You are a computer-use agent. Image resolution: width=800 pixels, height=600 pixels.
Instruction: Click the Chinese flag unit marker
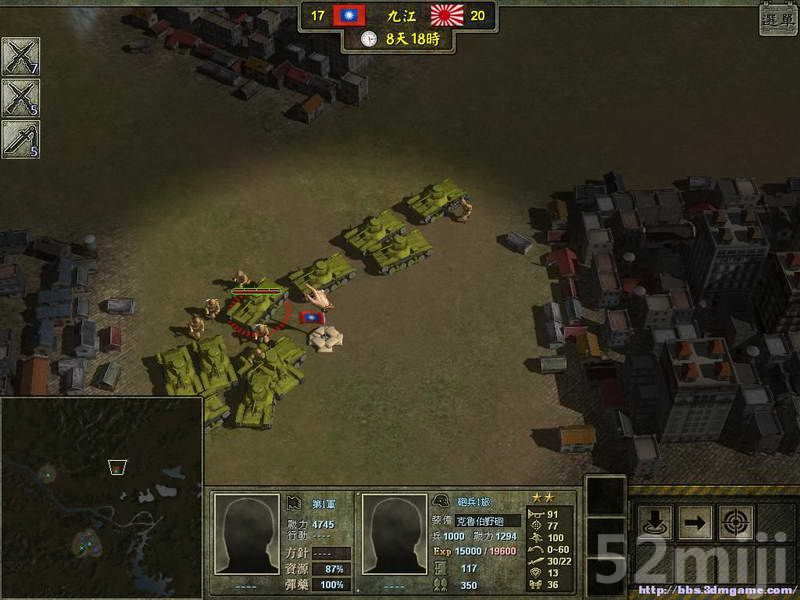312,317
